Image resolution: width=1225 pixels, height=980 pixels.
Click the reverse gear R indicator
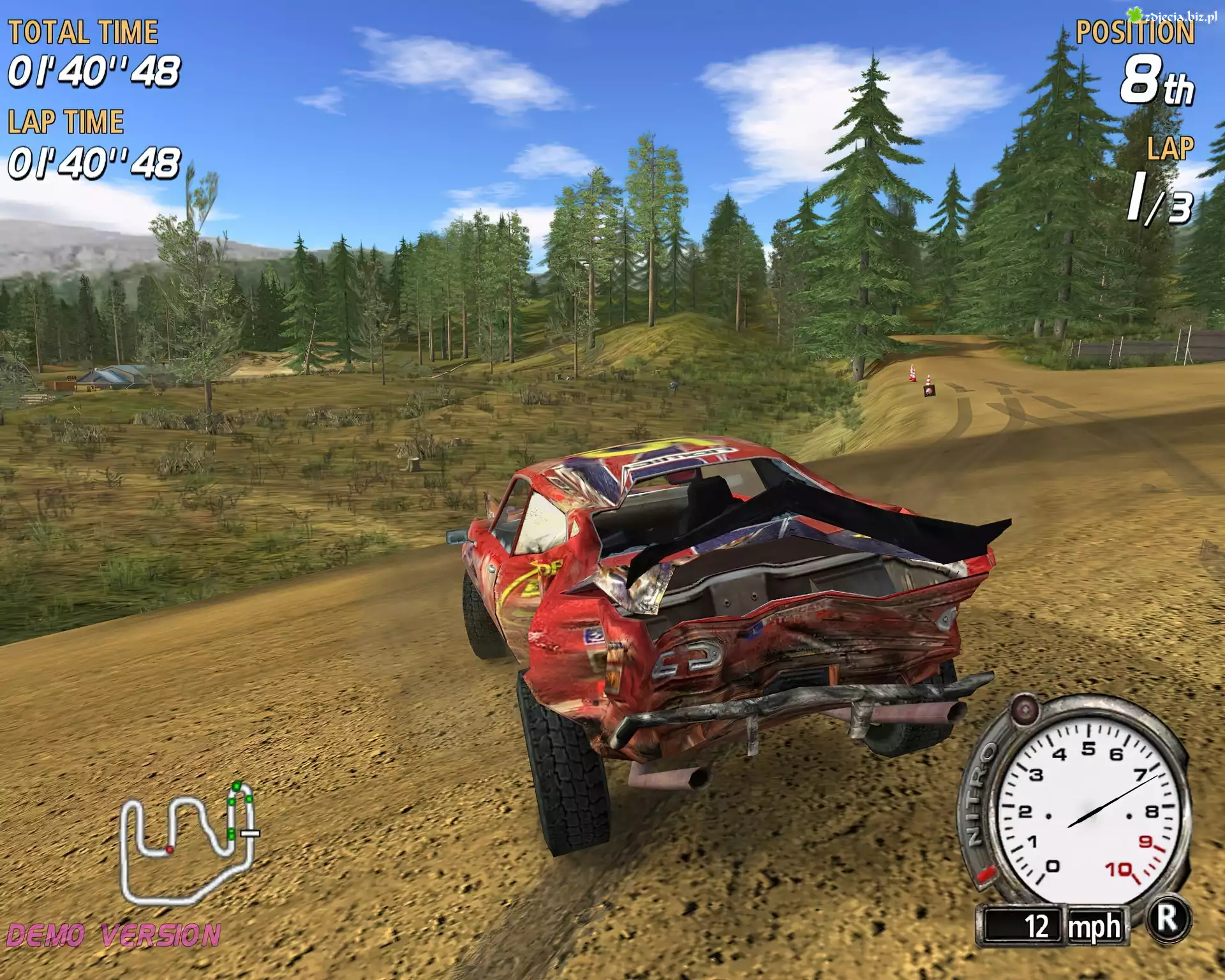pos(1168,919)
